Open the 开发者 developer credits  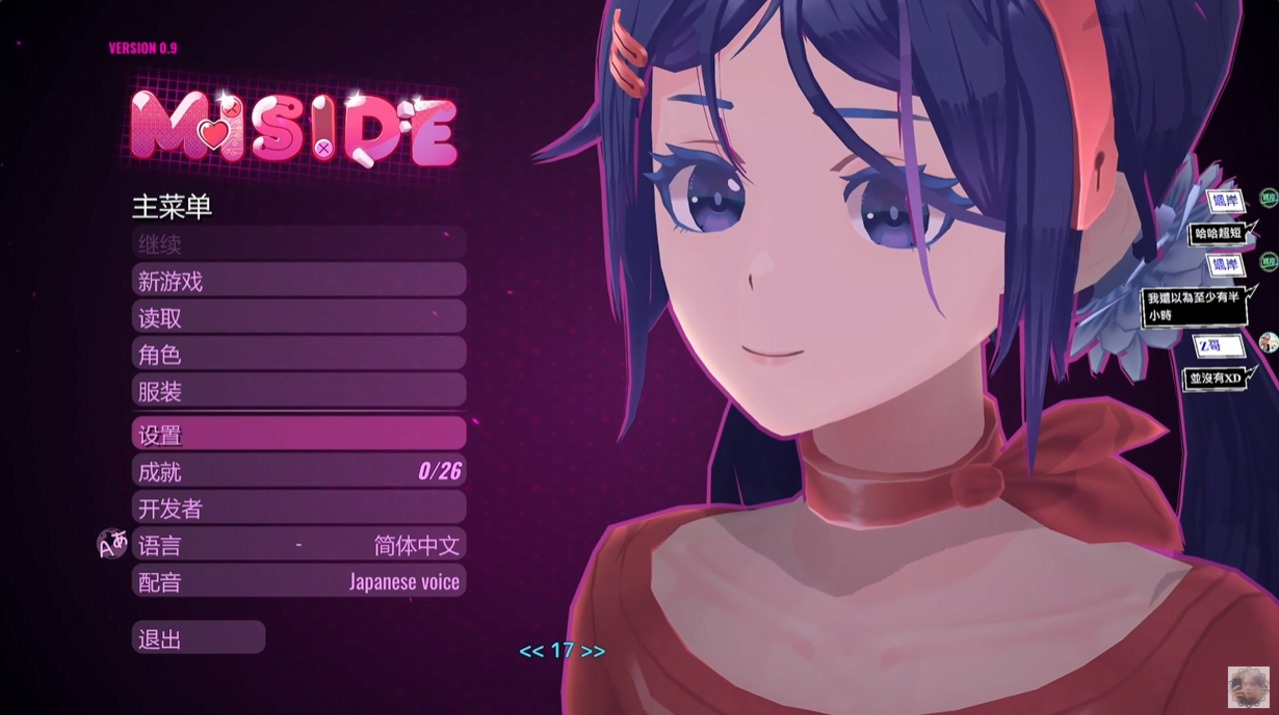[298, 508]
